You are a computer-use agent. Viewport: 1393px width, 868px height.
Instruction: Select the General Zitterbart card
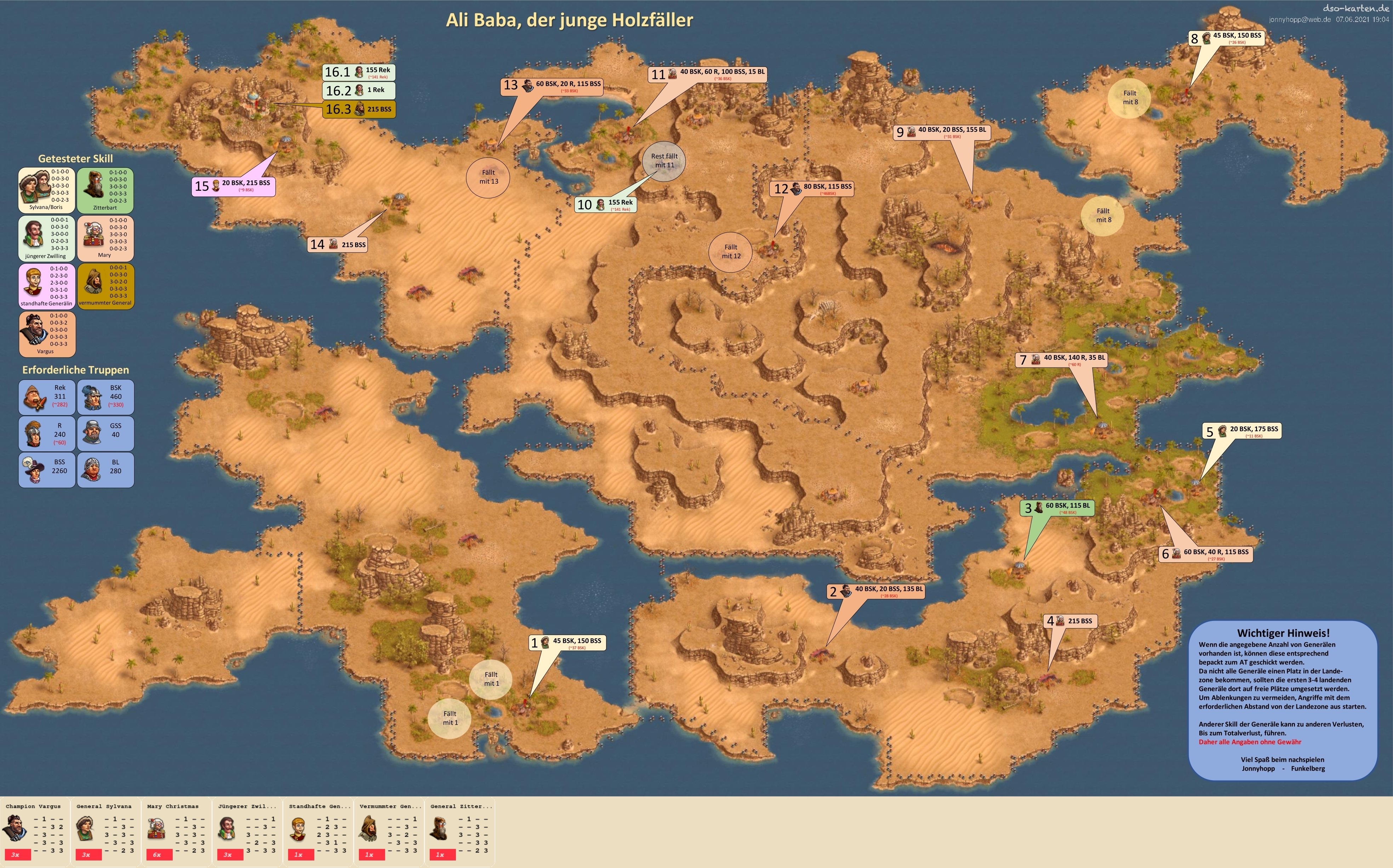[459, 830]
